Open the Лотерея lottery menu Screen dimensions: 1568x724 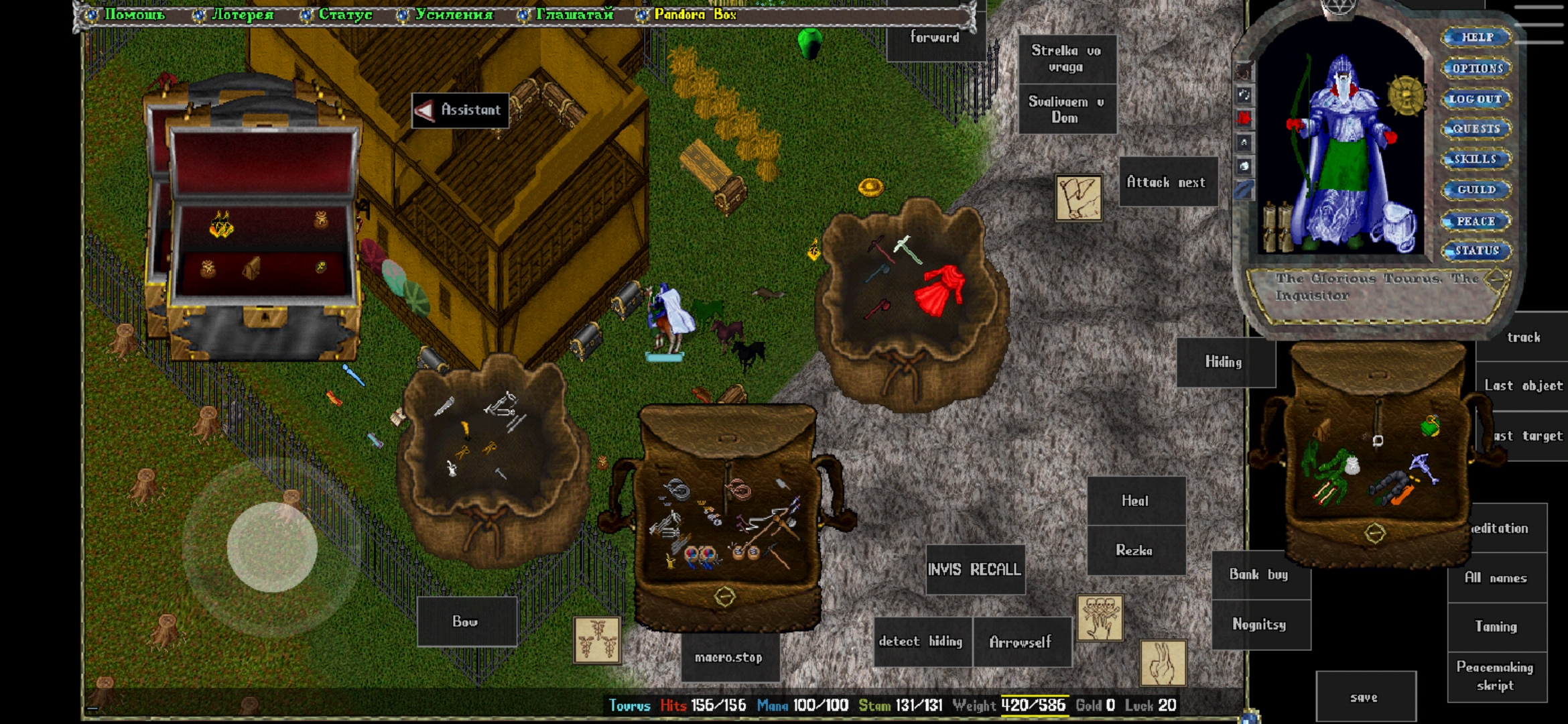[x=241, y=14]
